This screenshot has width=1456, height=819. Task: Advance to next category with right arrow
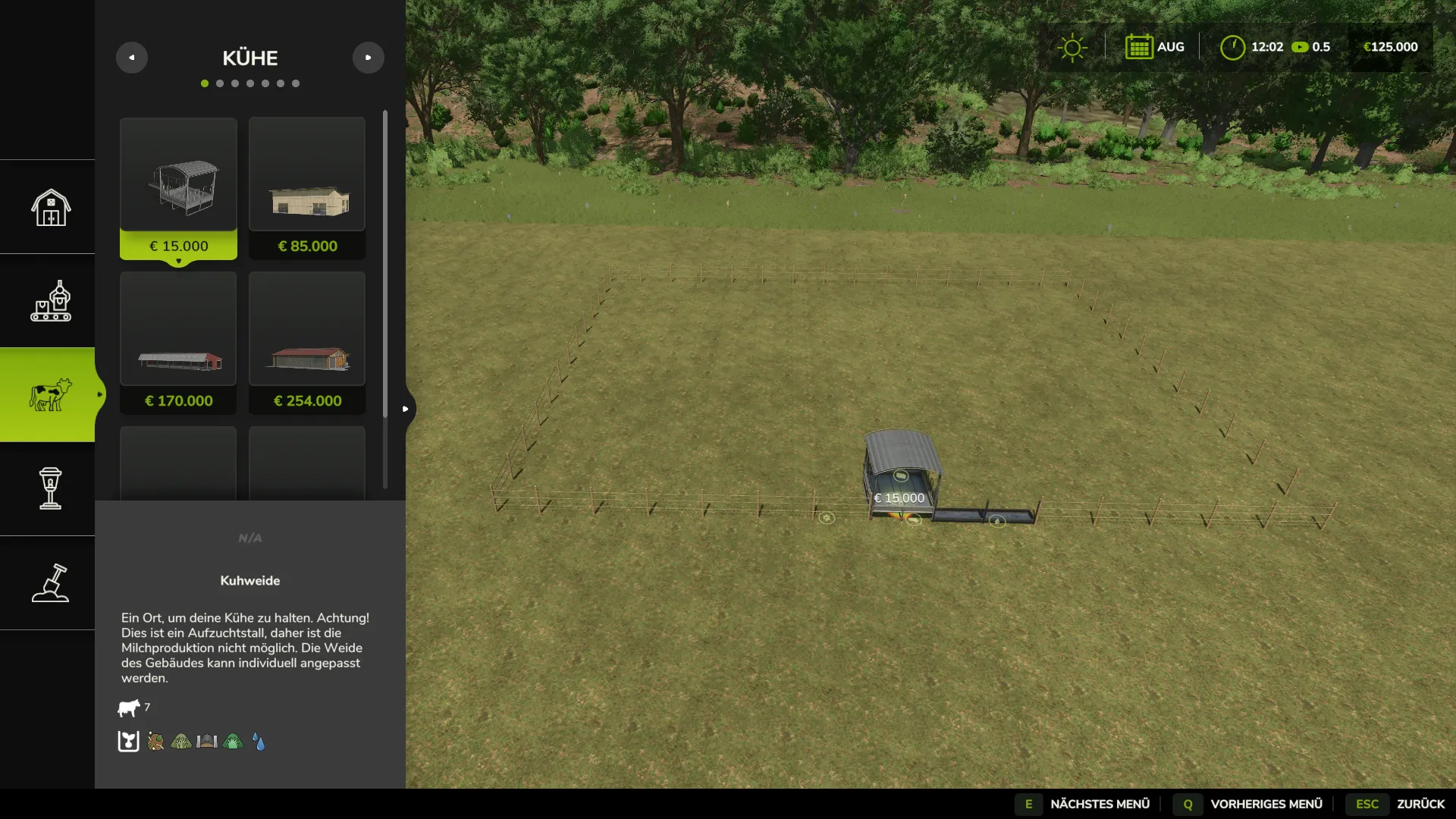(x=369, y=58)
